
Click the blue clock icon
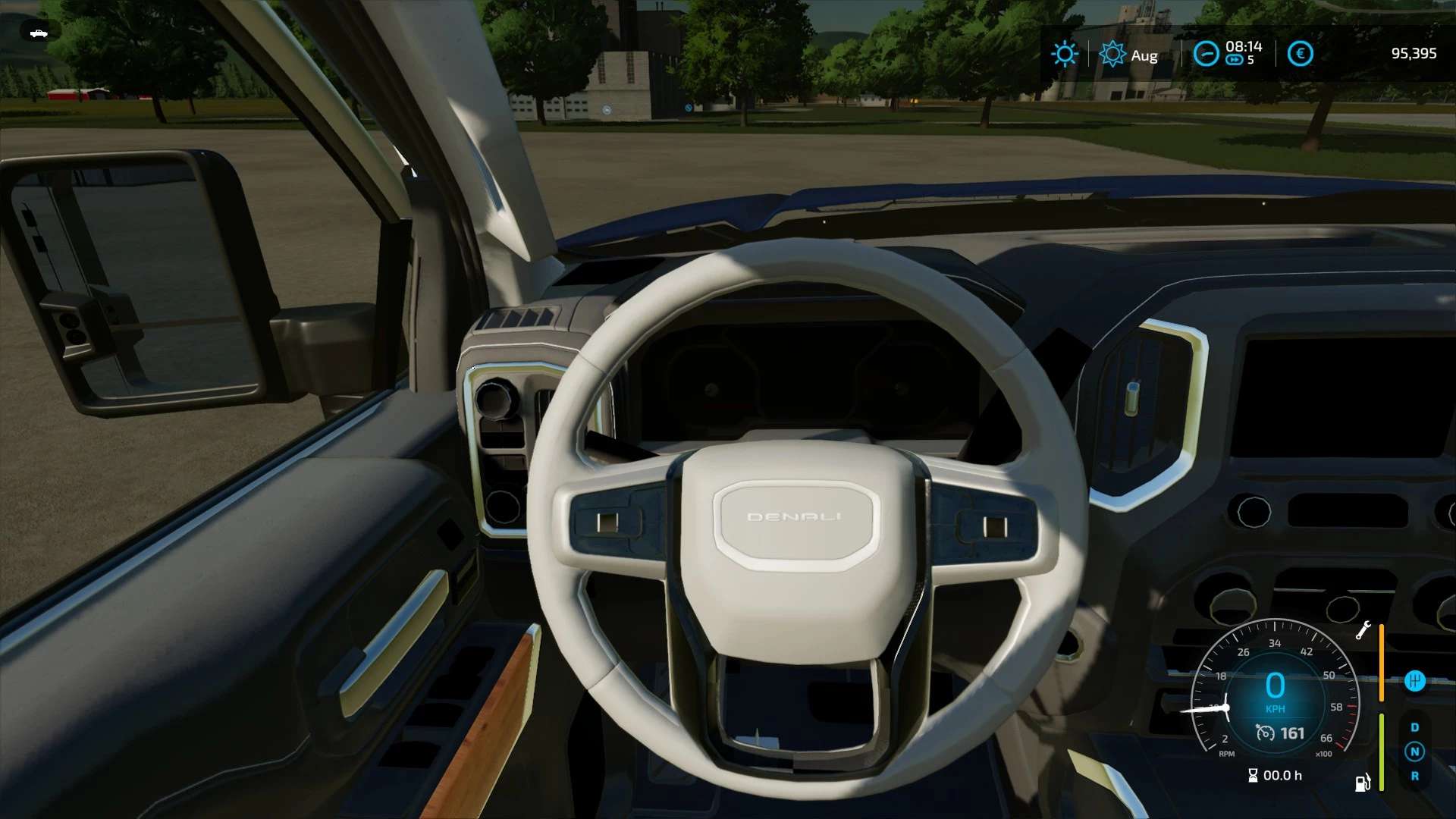[x=1206, y=54]
